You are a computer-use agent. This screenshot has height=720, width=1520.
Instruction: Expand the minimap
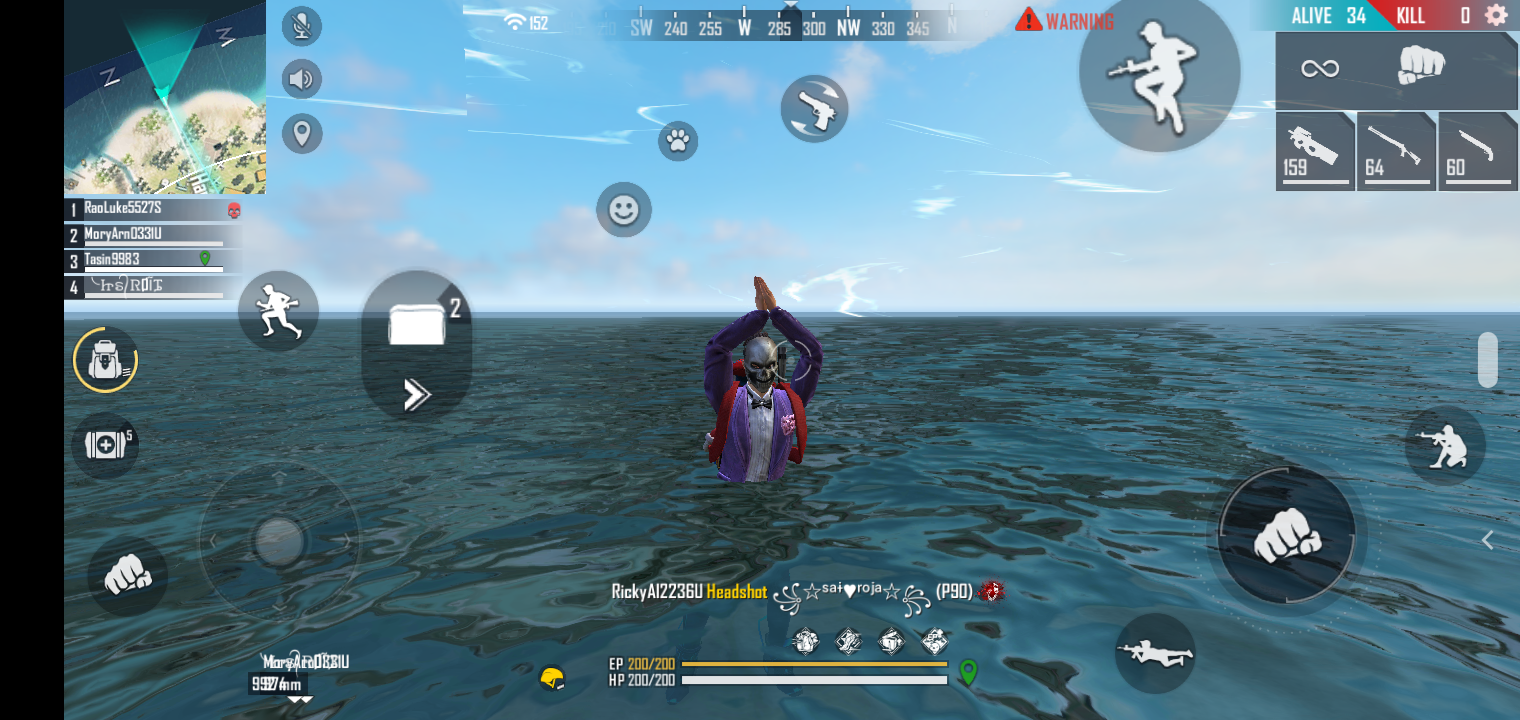click(165, 97)
